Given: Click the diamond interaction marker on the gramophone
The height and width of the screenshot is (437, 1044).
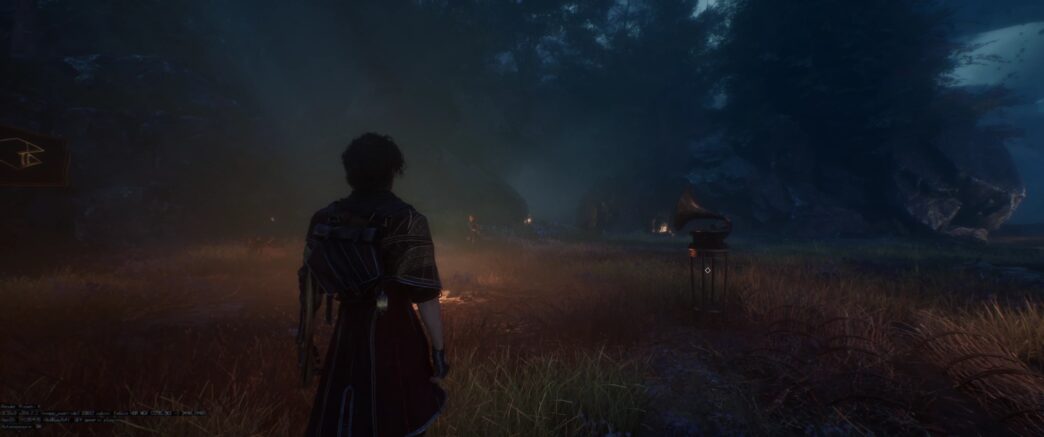Looking at the screenshot, I should pos(708,270).
